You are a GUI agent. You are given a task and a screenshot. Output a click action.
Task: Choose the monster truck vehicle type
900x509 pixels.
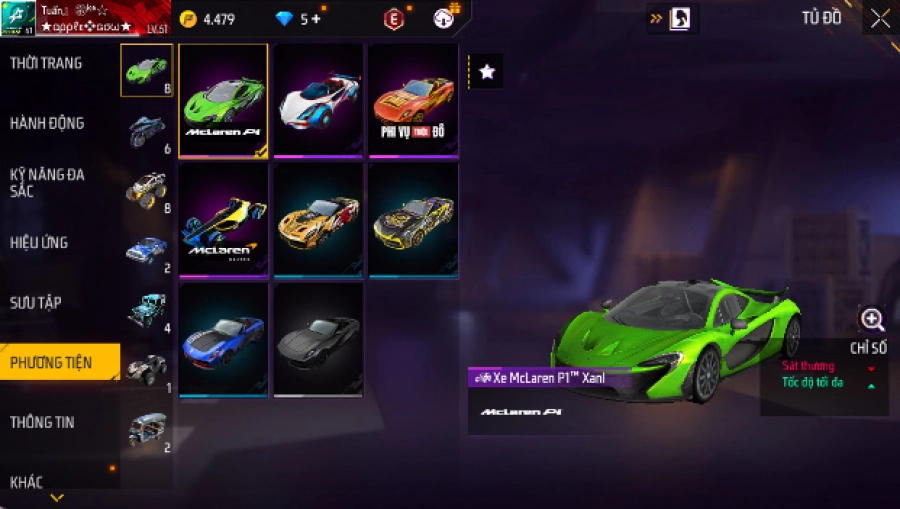(147, 189)
